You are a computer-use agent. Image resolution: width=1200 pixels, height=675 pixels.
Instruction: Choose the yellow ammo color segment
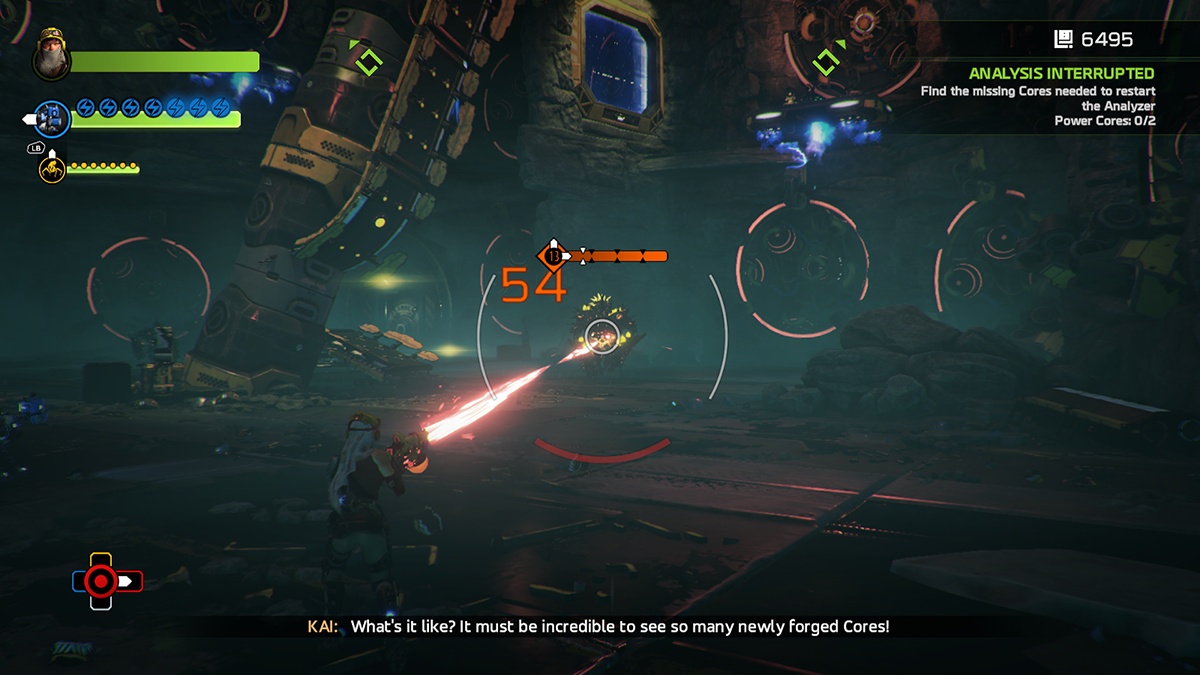coord(101,559)
